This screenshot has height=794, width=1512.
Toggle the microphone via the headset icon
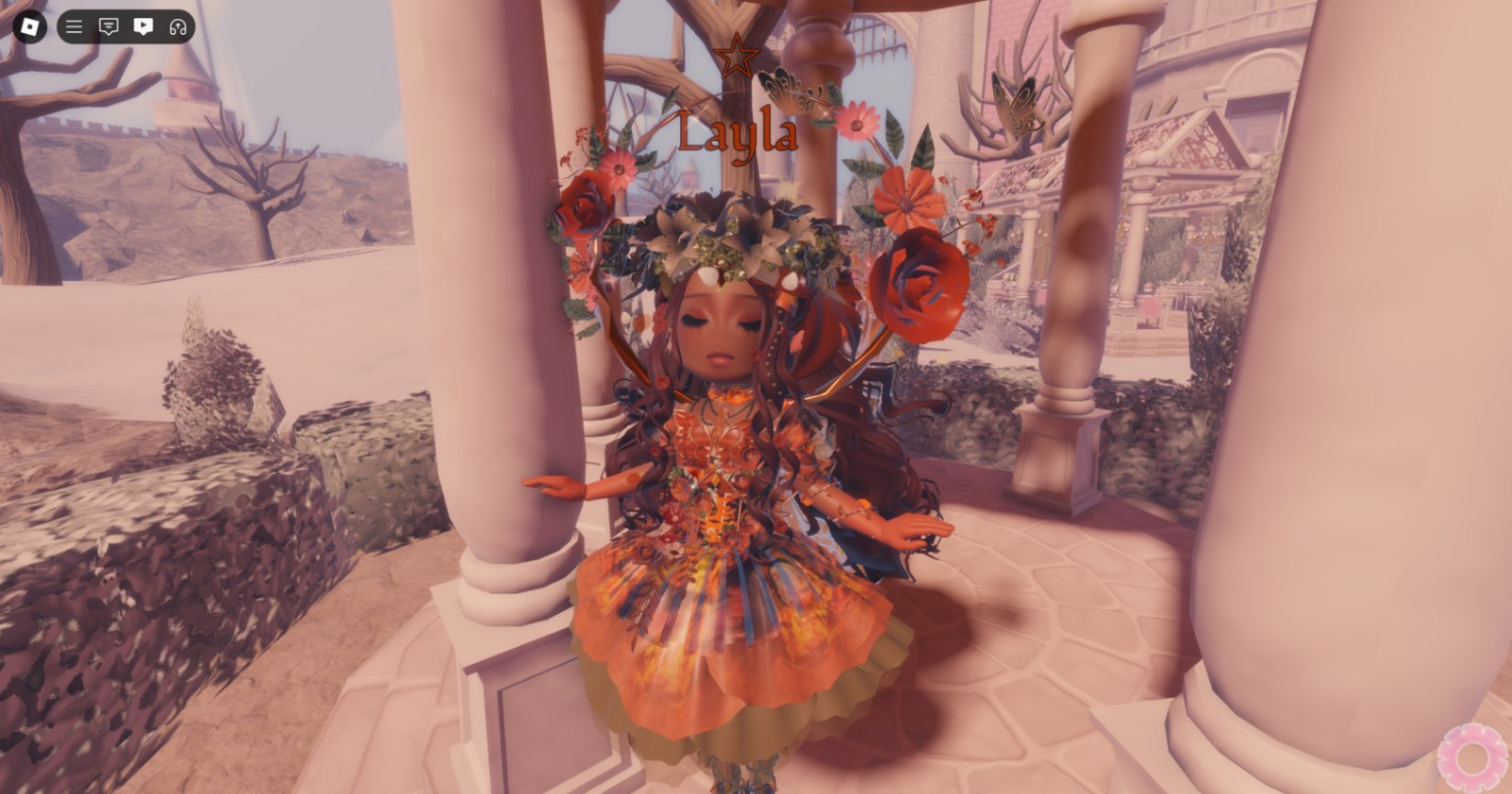pos(178,26)
